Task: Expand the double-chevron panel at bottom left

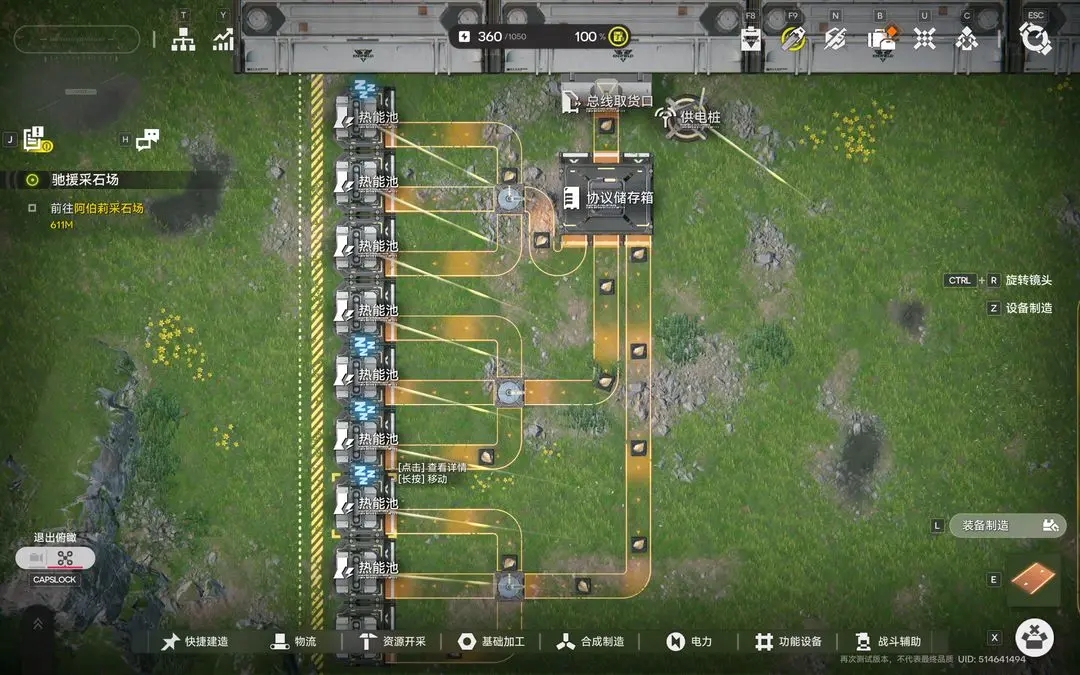Action: pos(38,623)
